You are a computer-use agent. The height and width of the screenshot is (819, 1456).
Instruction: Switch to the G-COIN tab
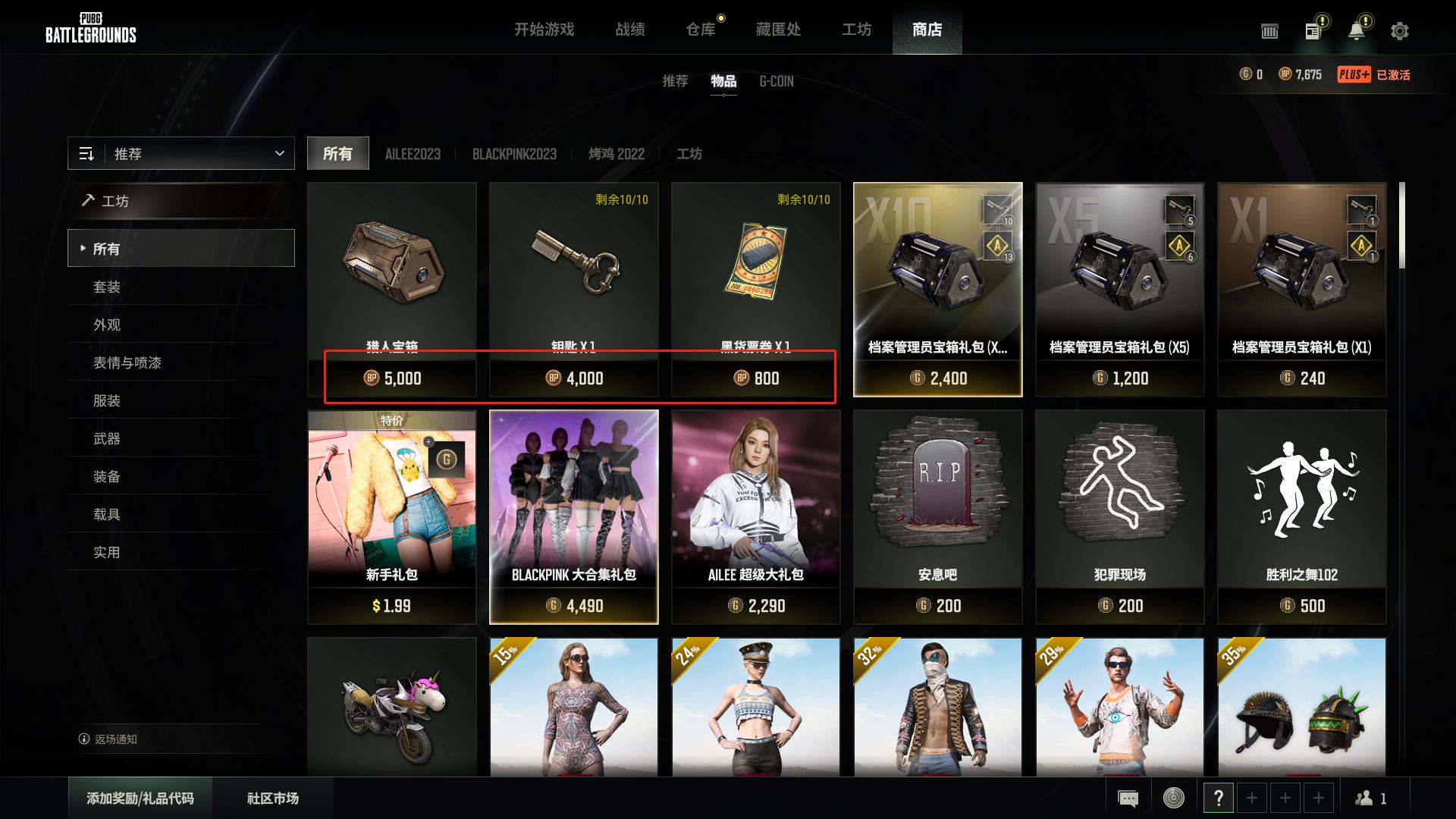click(x=777, y=82)
